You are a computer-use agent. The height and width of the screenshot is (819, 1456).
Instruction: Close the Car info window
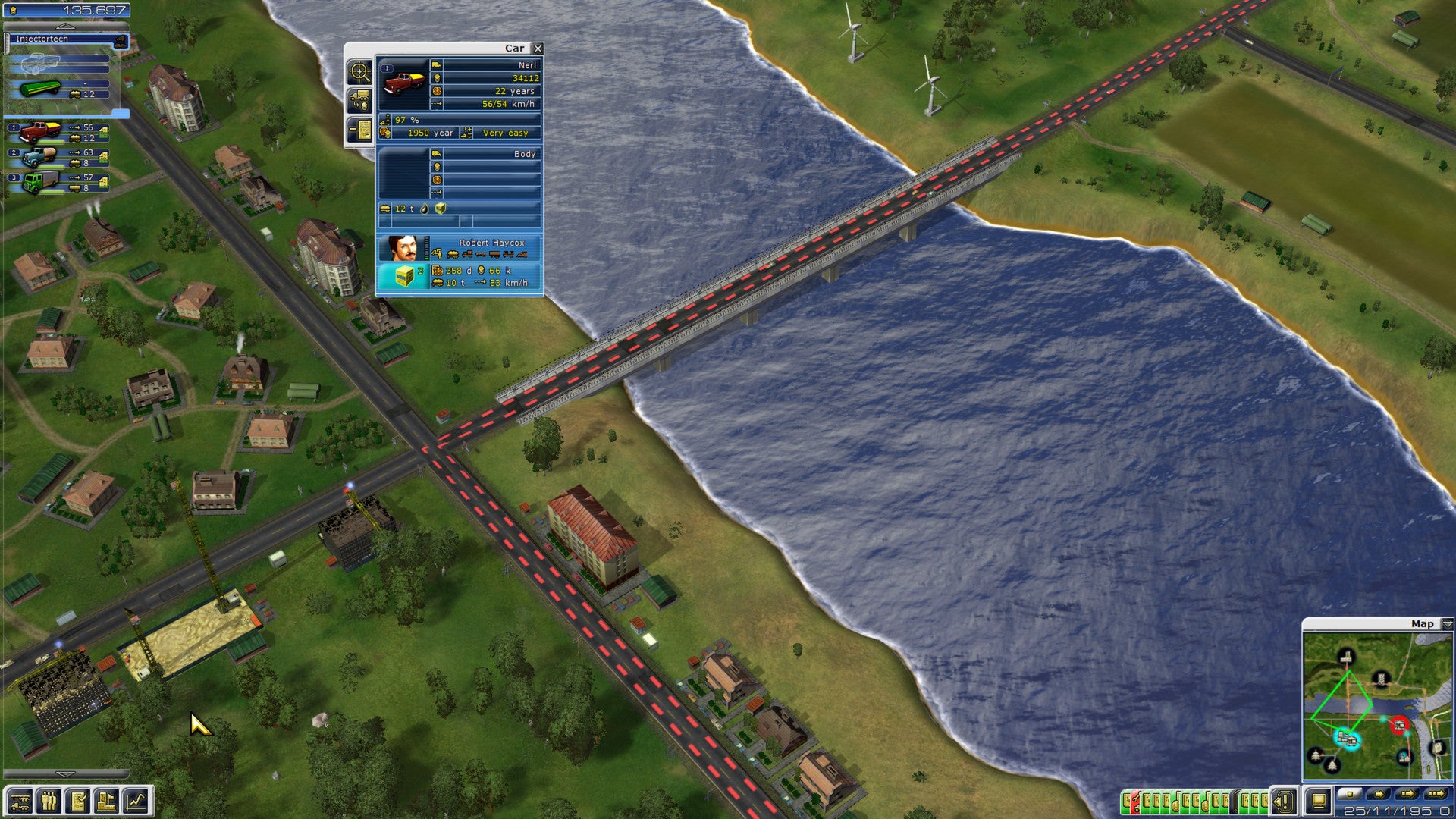[x=538, y=49]
